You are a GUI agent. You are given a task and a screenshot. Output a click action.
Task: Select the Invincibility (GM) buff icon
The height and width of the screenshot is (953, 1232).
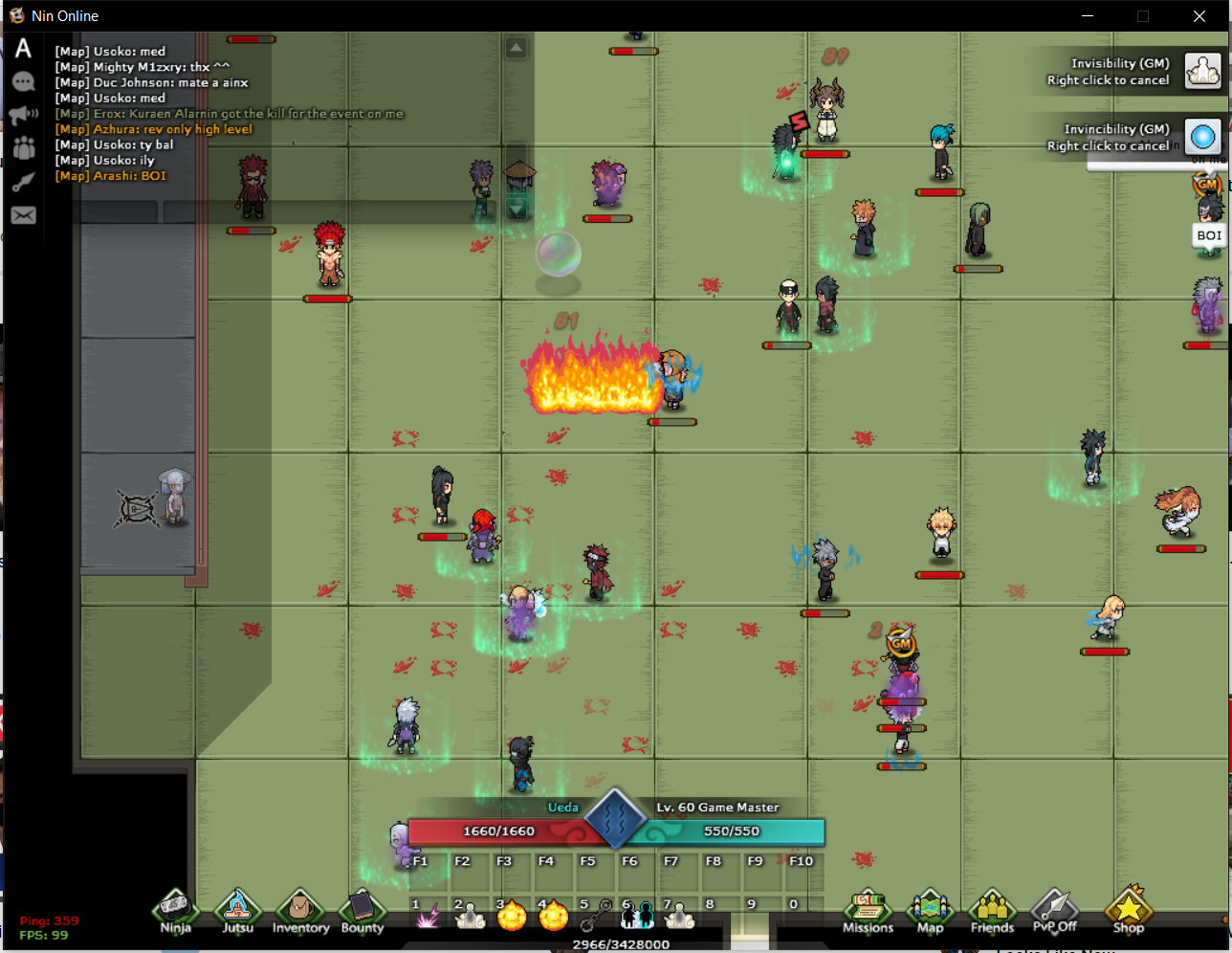coord(1203,137)
